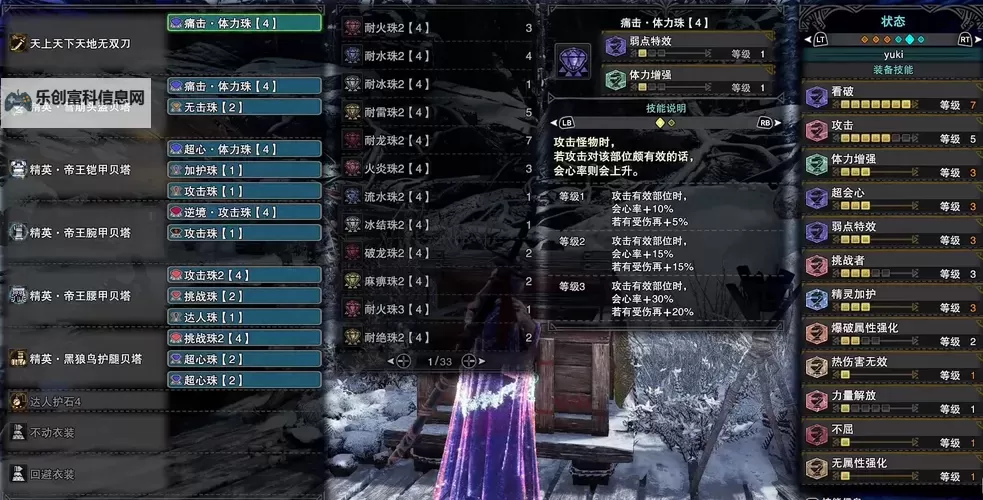Choose the 无击珠【2】 decoration slot
This screenshot has height=500, width=983.
coord(244,106)
